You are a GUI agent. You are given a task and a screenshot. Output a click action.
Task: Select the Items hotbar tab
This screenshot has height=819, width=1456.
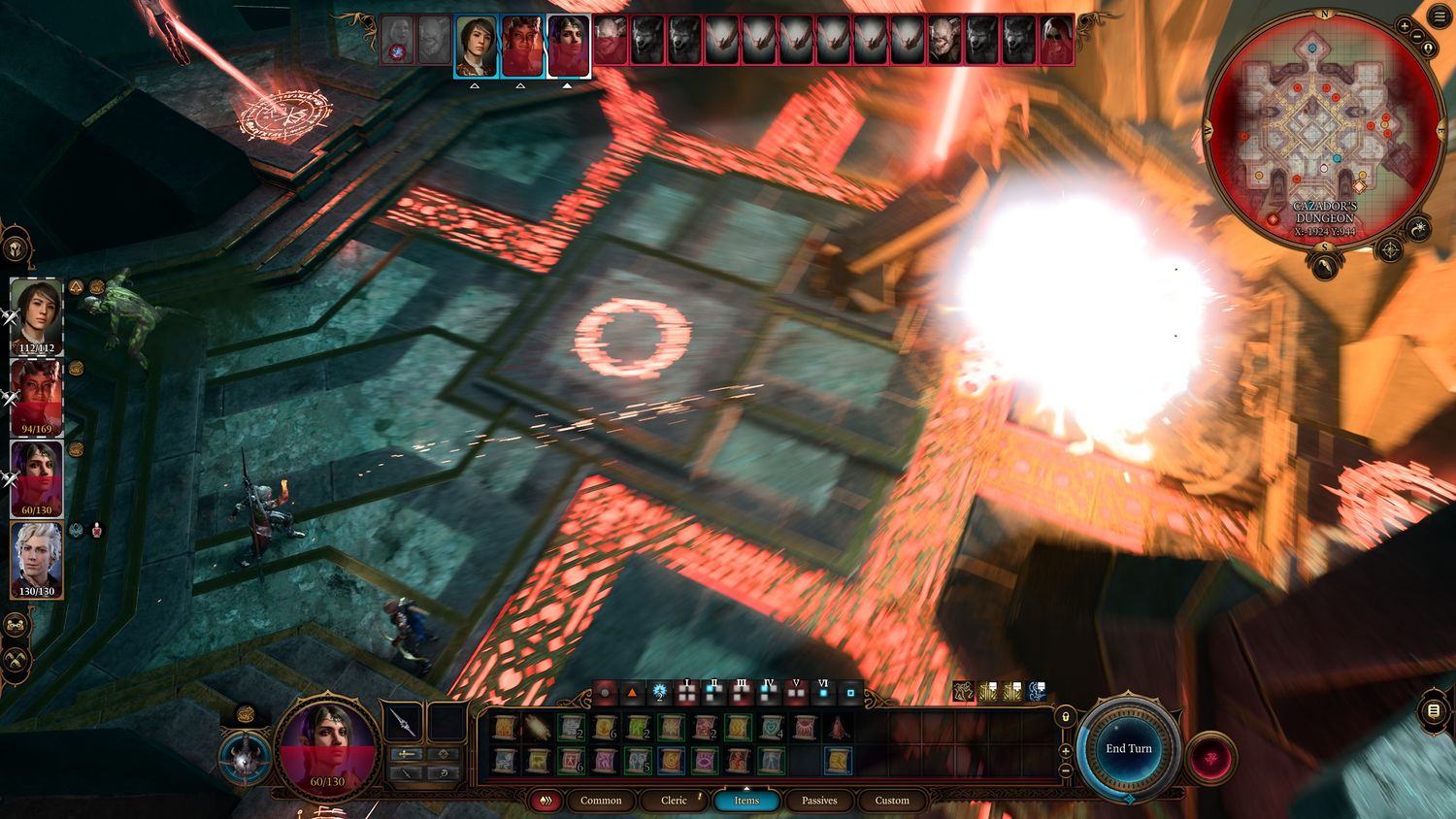(746, 801)
